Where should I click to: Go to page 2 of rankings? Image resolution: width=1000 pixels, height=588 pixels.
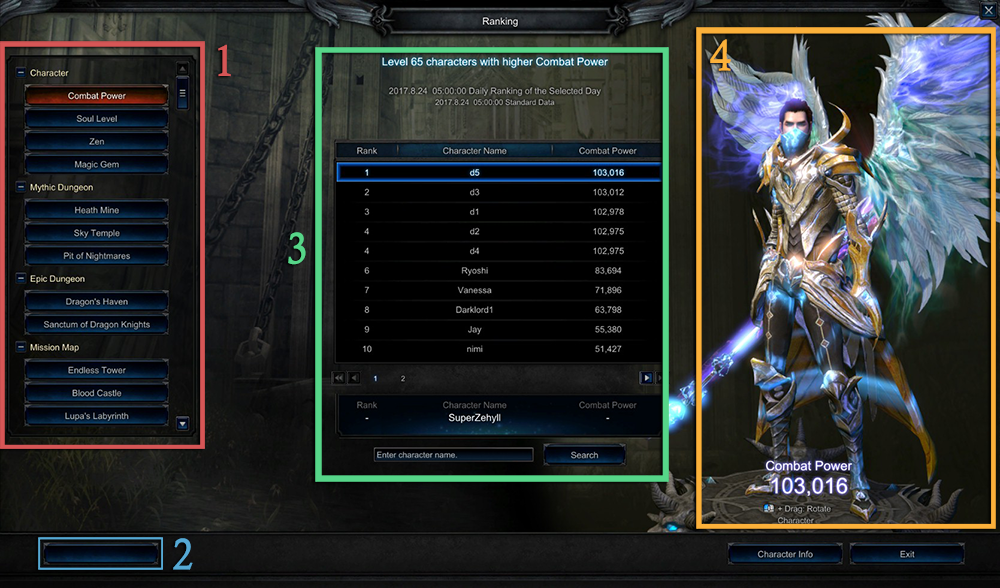tap(403, 379)
